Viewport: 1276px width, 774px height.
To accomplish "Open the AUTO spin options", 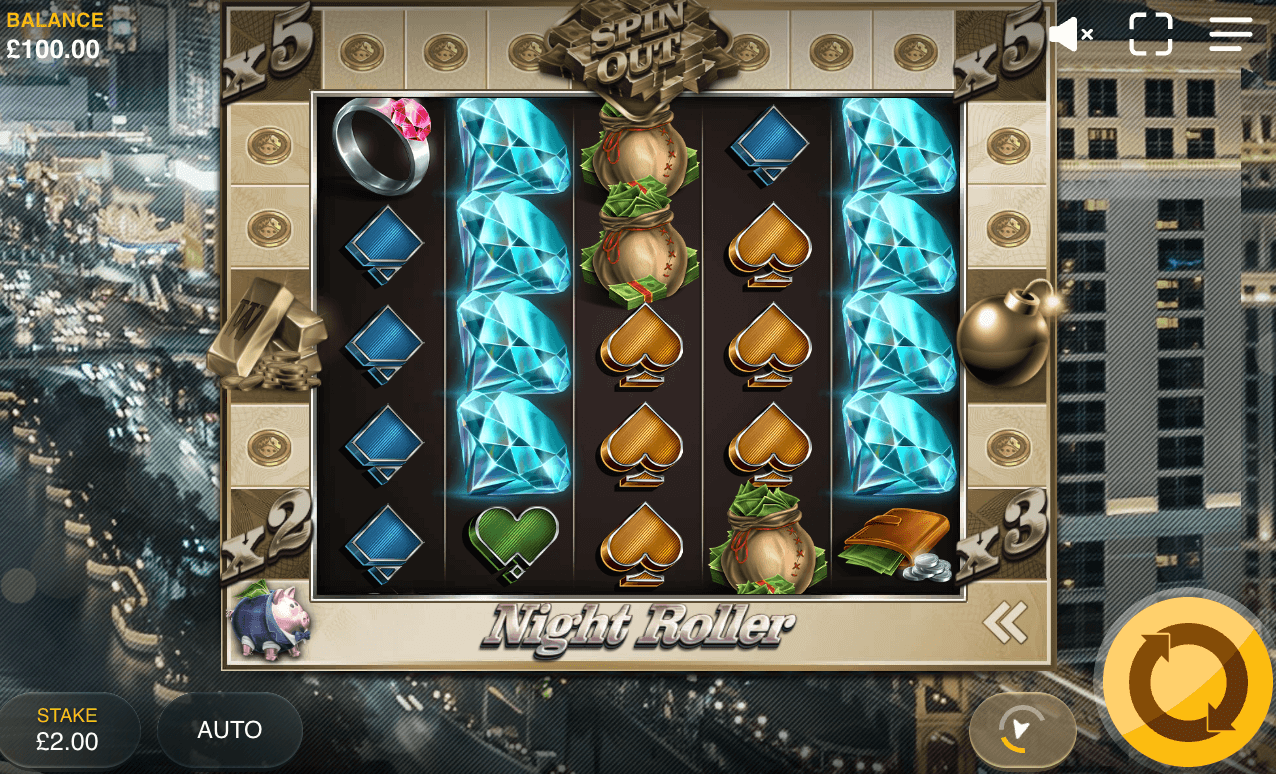I will click(230, 730).
